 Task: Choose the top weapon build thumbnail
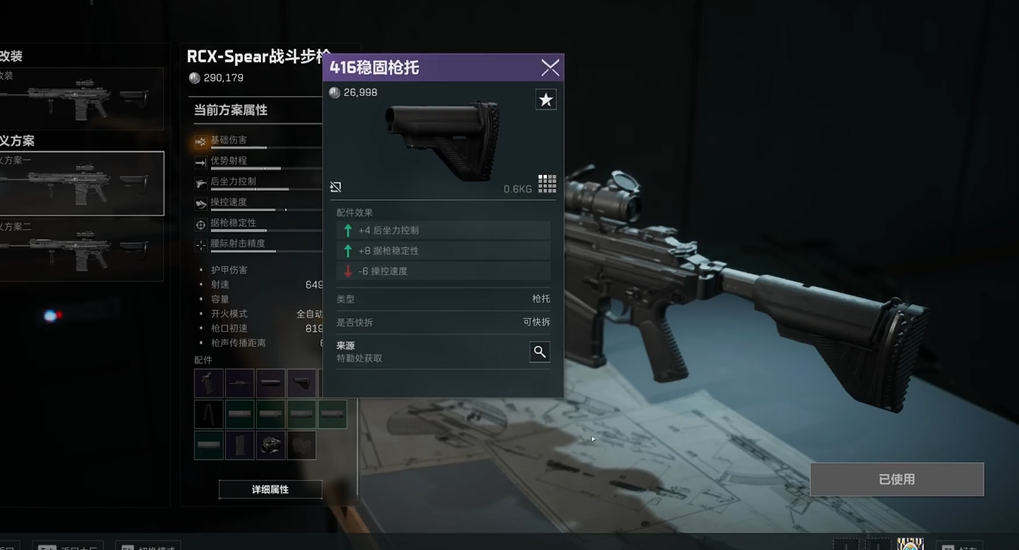coord(82,98)
